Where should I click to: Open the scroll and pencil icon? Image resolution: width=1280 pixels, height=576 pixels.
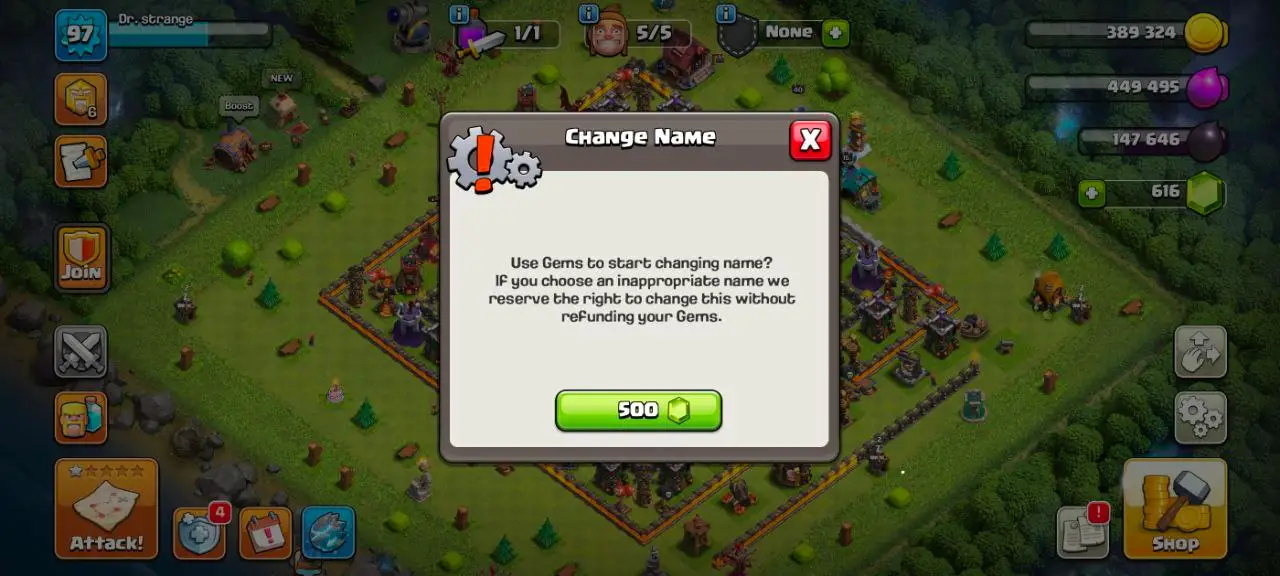click(x=80, y=162)
